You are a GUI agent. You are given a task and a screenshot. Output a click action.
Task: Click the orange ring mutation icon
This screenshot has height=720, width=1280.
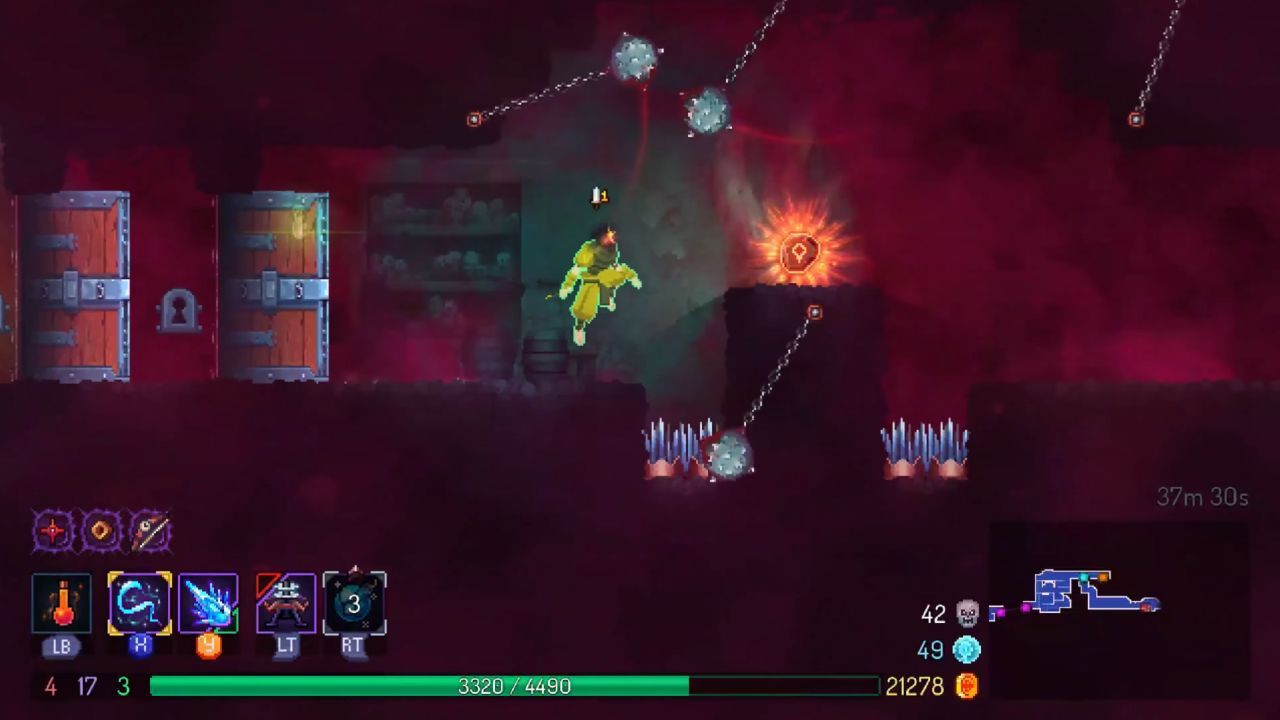101,531
